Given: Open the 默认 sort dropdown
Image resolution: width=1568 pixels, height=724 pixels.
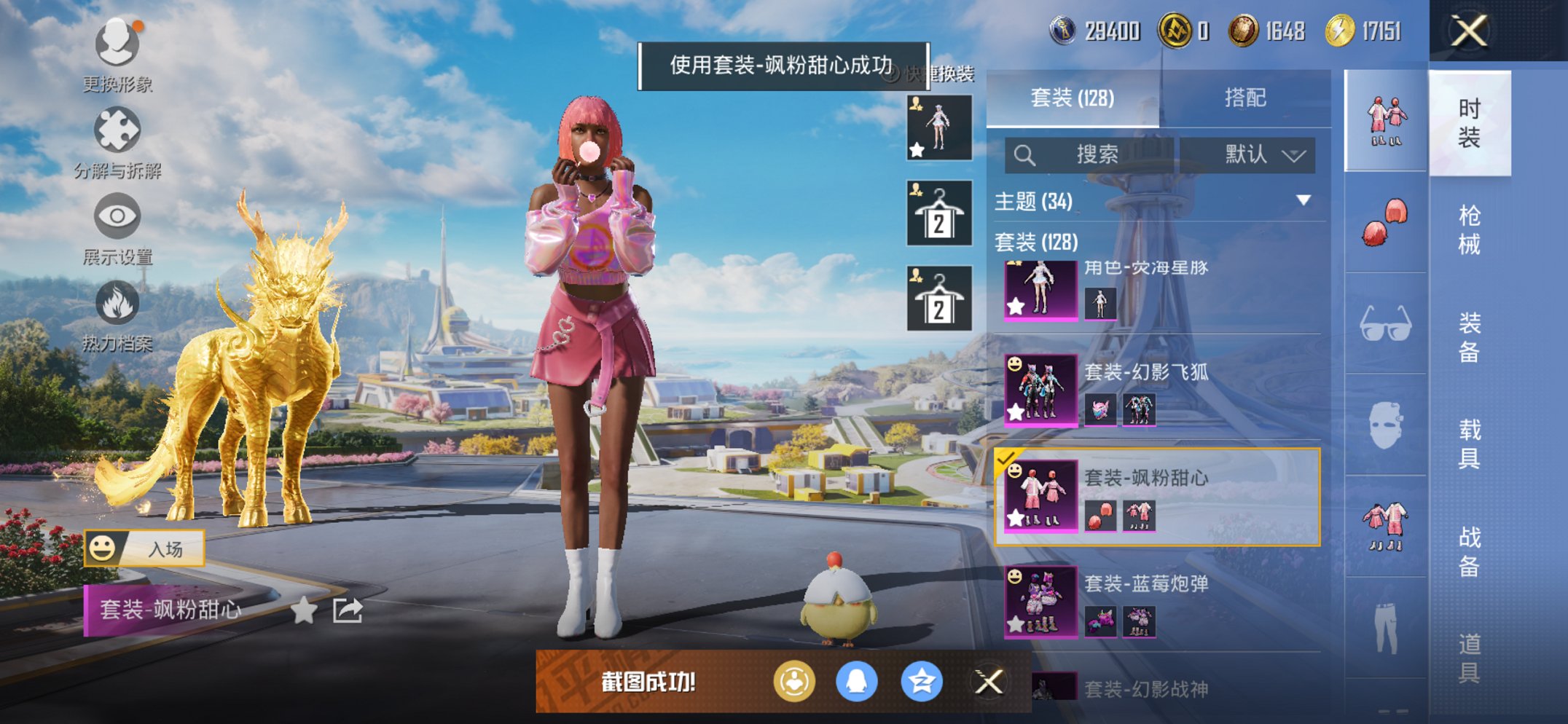Looking at the screenshot, I should 1251,154.
